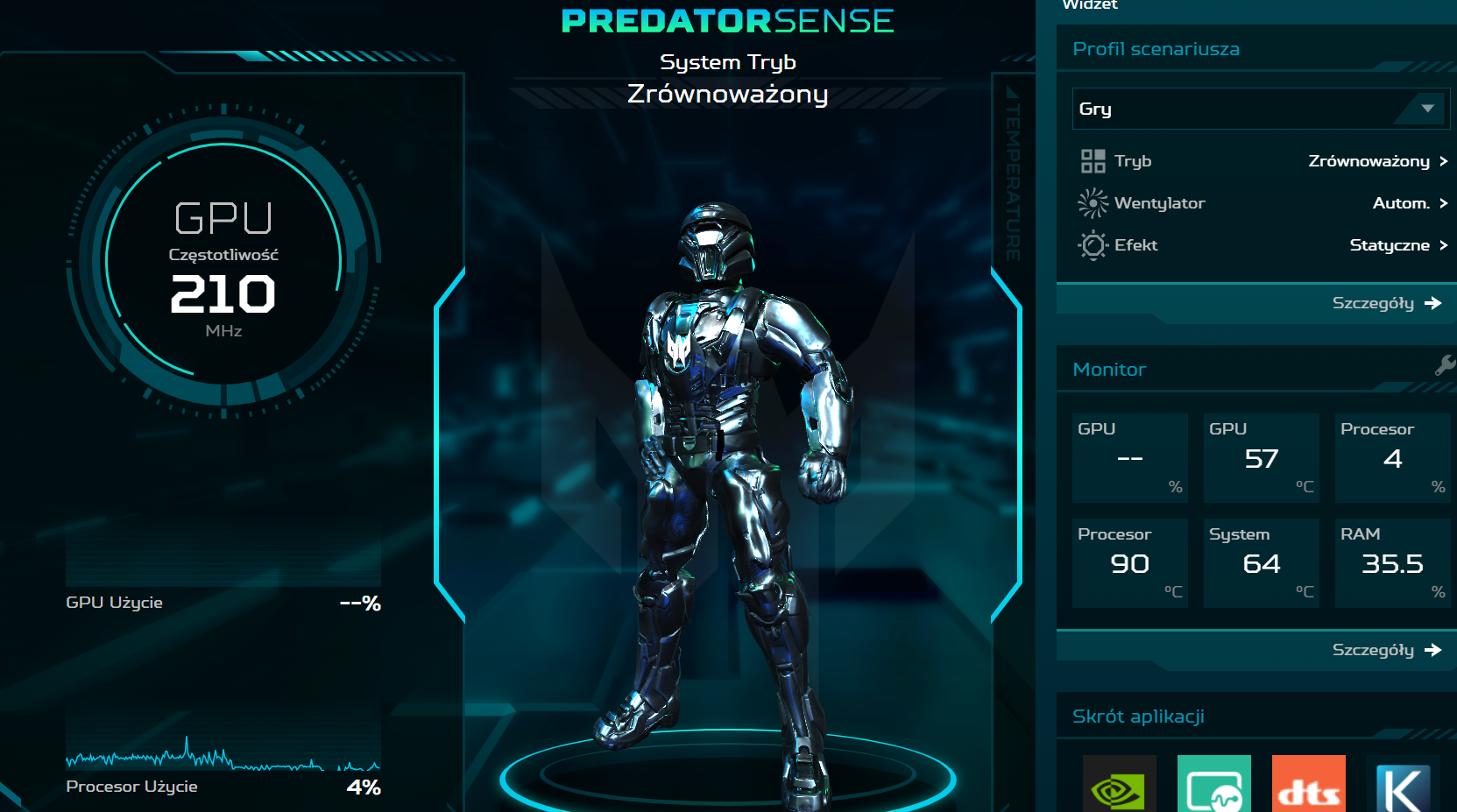The width and height of the screenshot is (1457, 812).
Task: Click the arrow icon next to Szczegóły under Monitor
Action: coord(1435,650)
